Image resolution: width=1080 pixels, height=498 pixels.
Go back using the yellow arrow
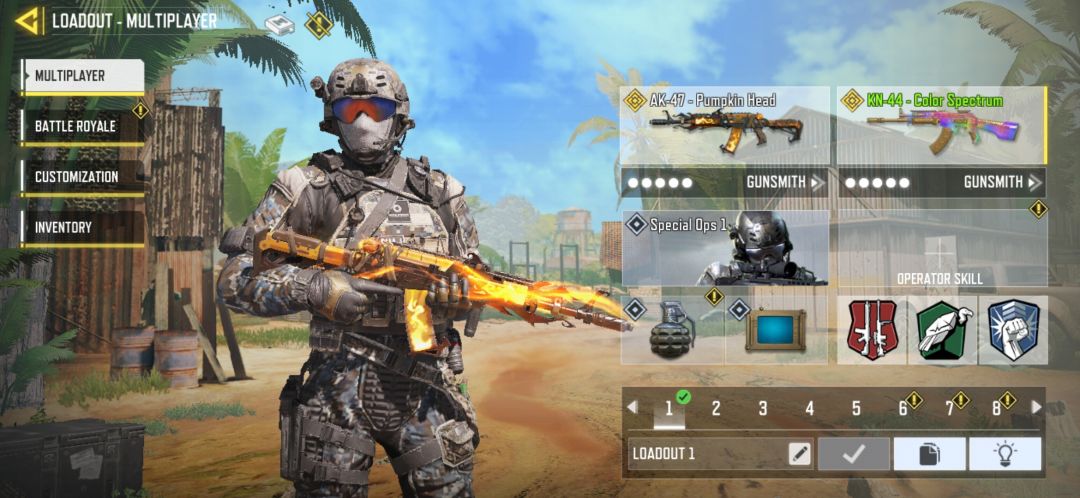click(x=28, y=20)
